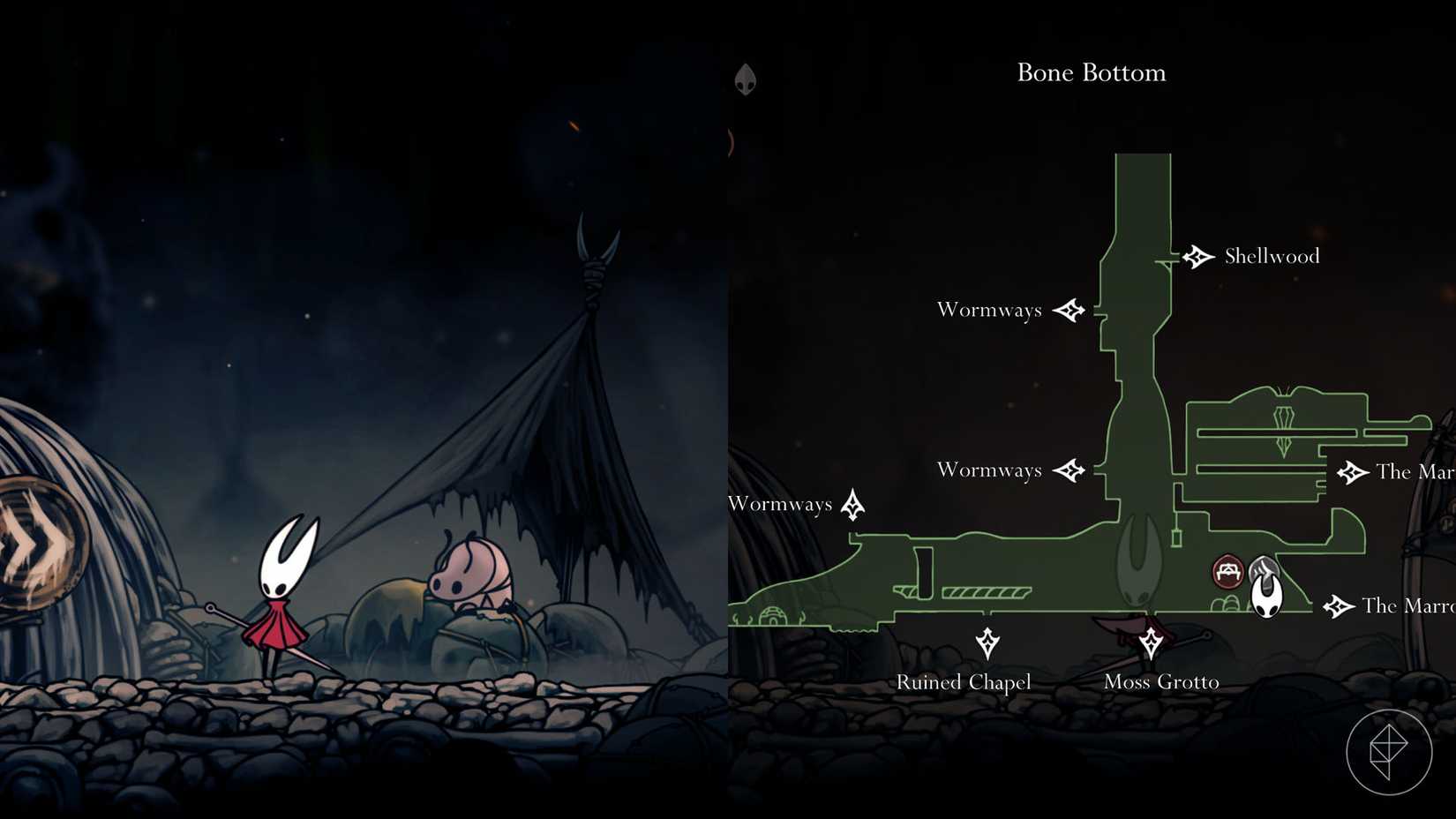Select the spool/thread icon beside the bench marker
Image resolution: width=1456 pixels, height=819 pixels.
pyautogui.click(x=1265, y=569)
